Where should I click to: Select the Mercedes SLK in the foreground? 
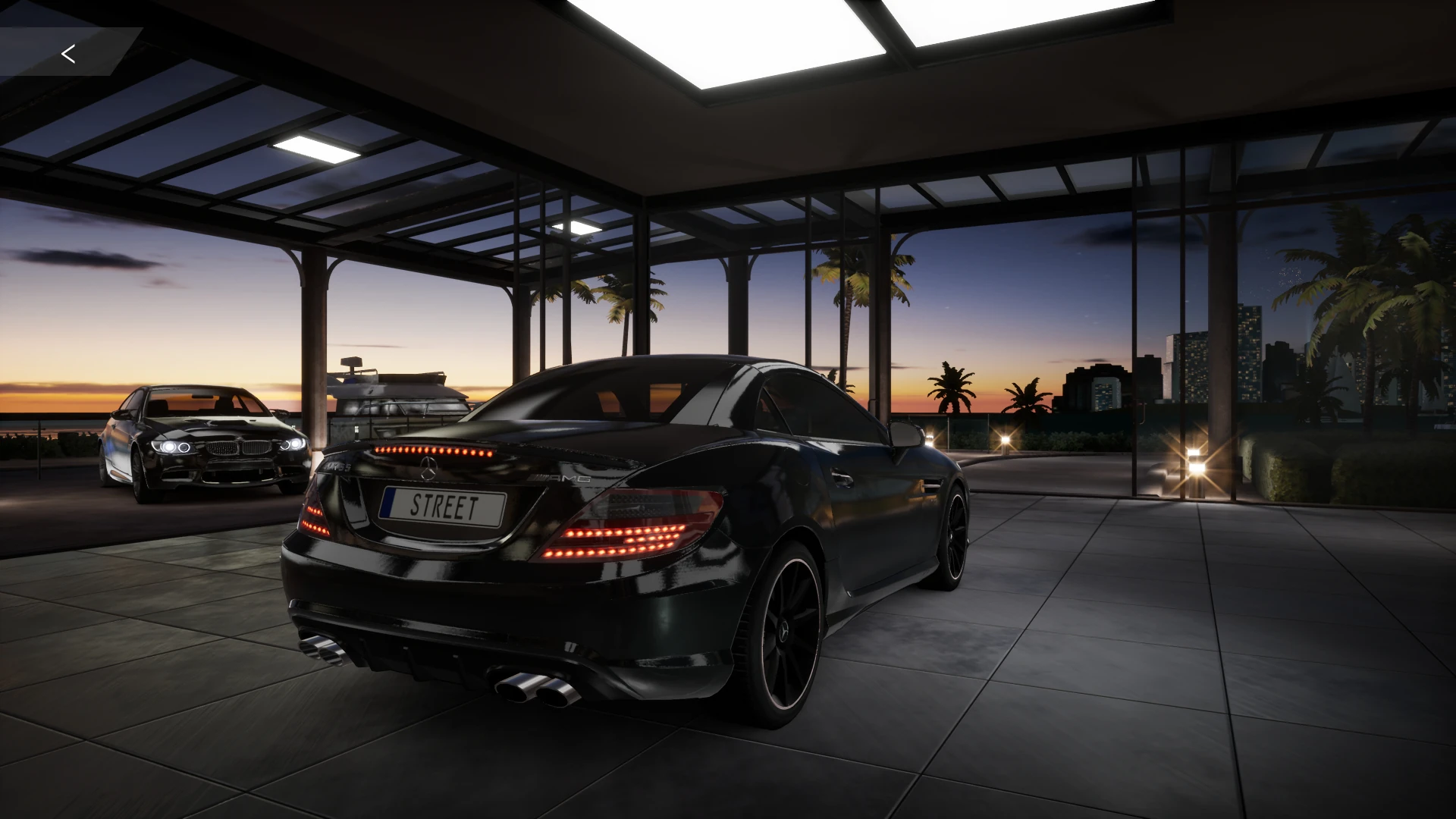point(645,531)
